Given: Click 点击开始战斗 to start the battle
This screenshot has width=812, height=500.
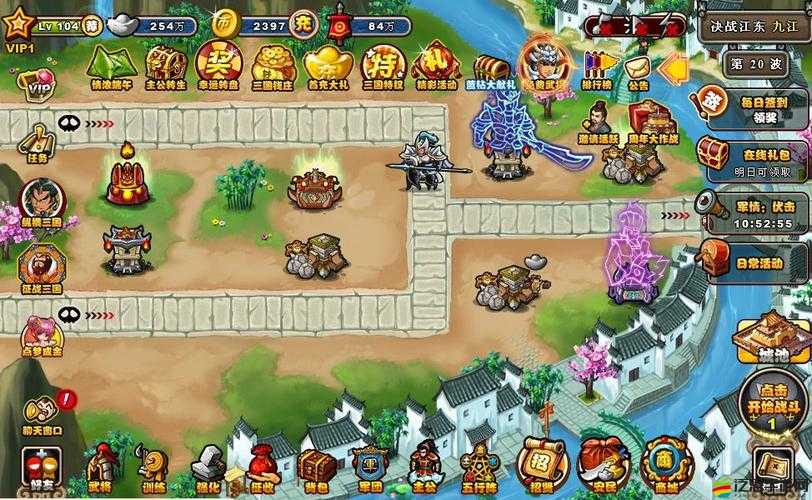Looking at the screenshot, I should click(771, 402).
